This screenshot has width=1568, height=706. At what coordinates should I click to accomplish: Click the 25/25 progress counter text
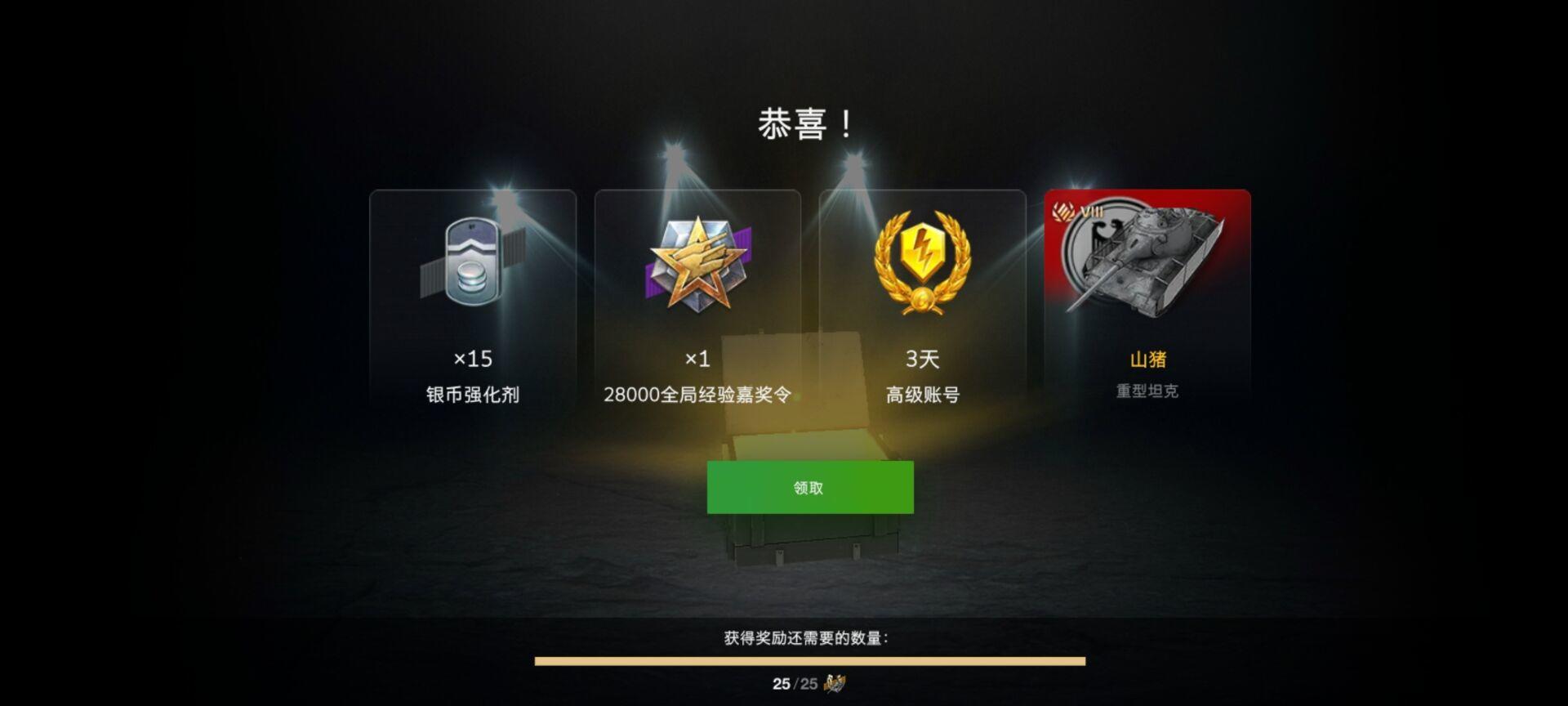click(795, 685)
